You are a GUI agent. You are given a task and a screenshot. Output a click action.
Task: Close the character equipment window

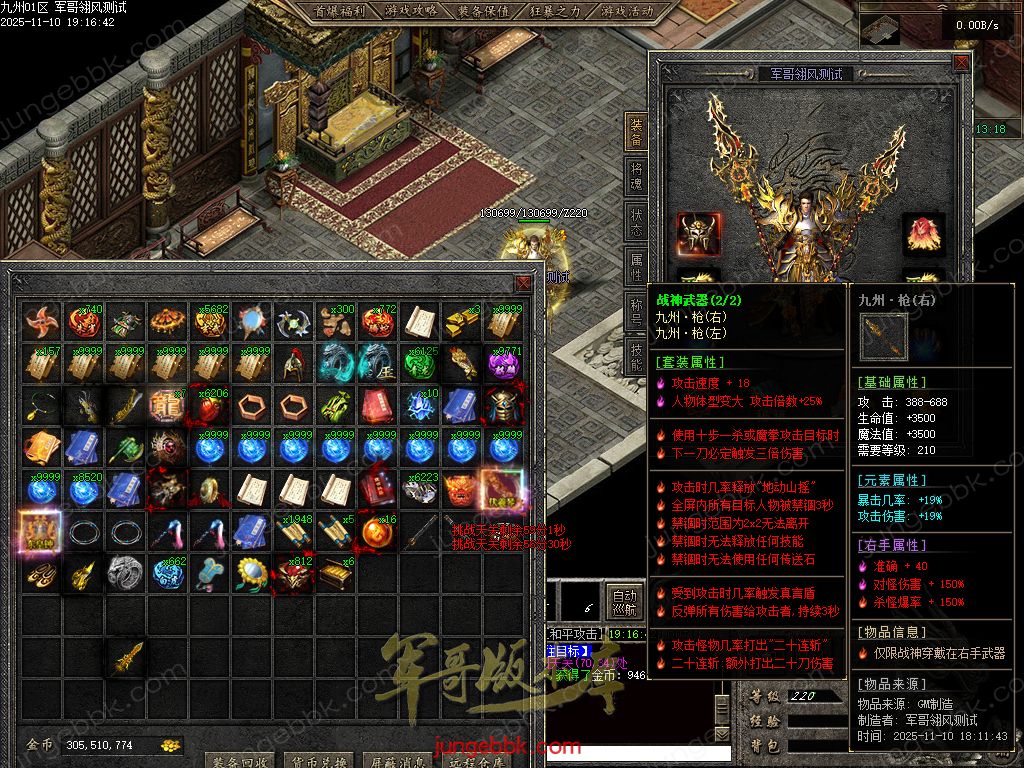[961, 62]
